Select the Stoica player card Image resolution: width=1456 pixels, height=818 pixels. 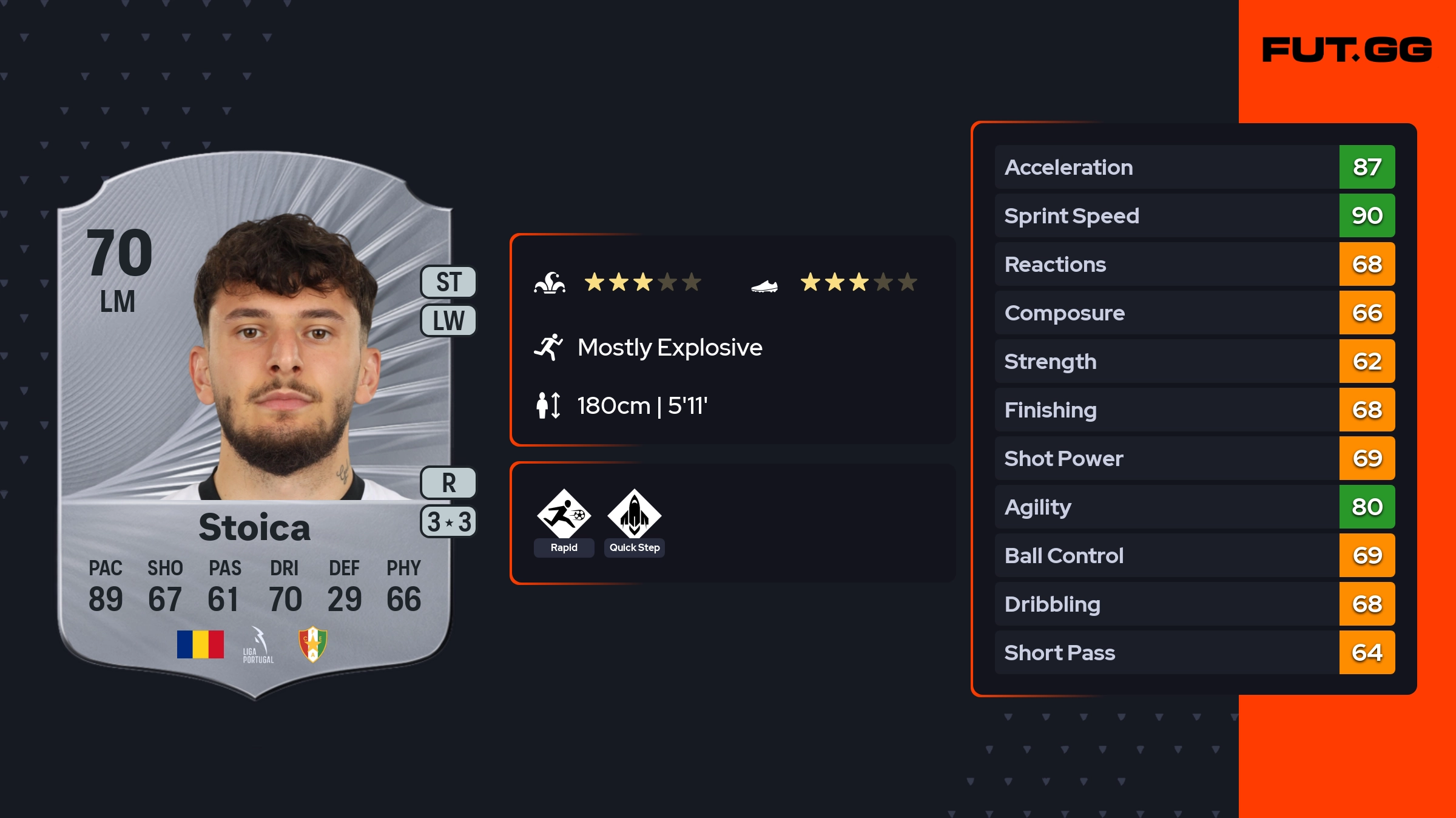pyautogui.click(x=255, y=425)
